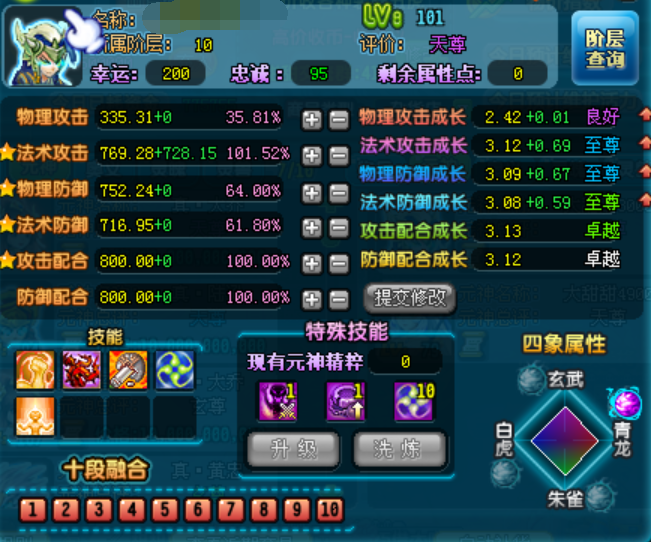The height and width of the screenshot is (542, 651).
Task: Select the golden fist skill icon
Action: click(x=35, y=370)
